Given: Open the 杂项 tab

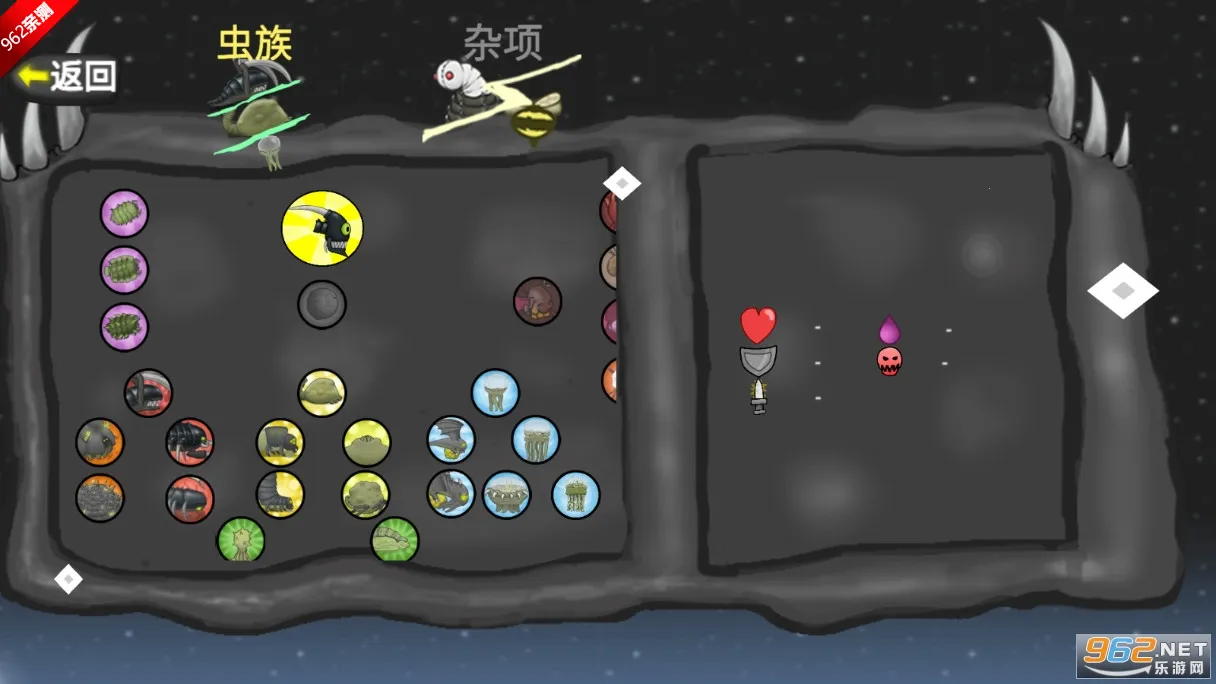Looking at the screenshot, I should [x=502, y=44].
